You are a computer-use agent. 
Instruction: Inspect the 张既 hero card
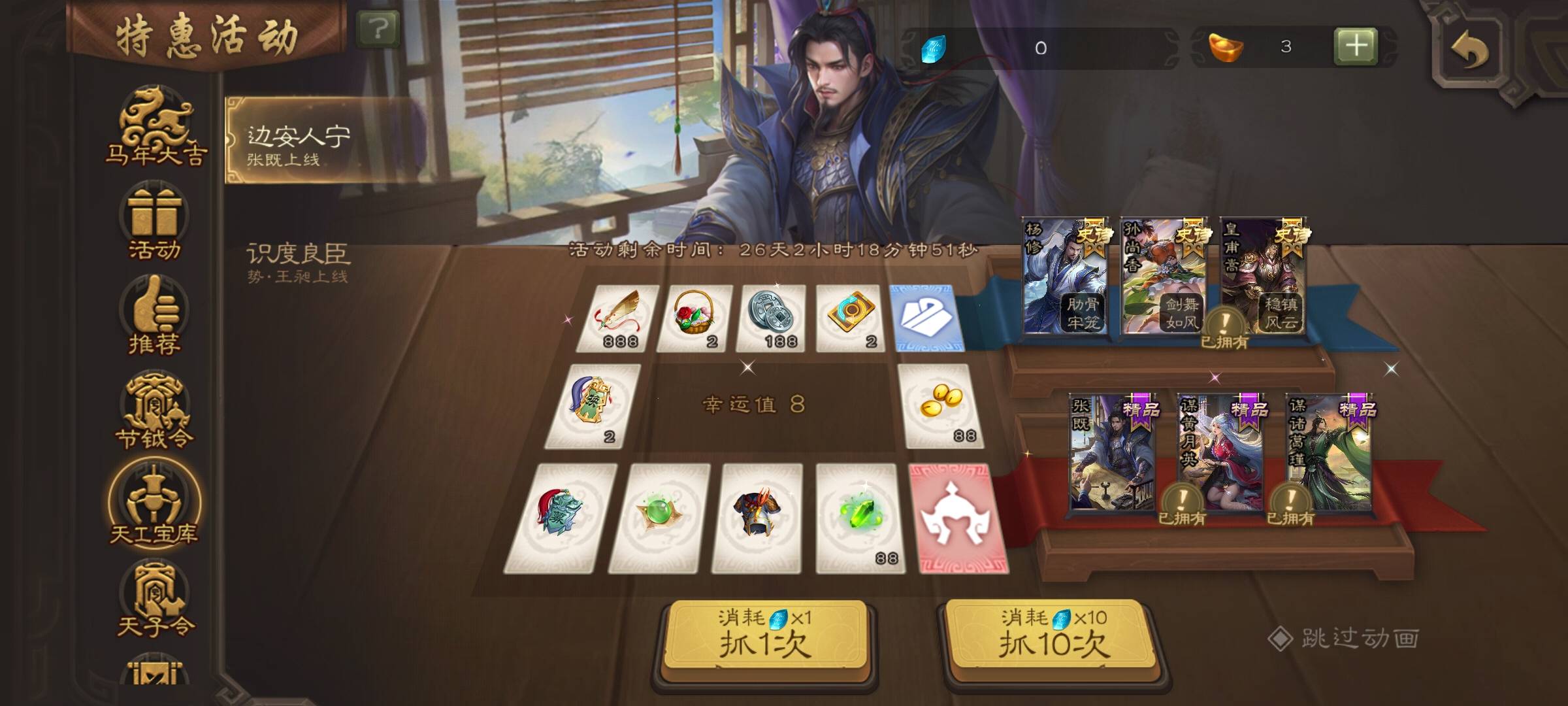pyautogui.click(x=1112, y=452)
